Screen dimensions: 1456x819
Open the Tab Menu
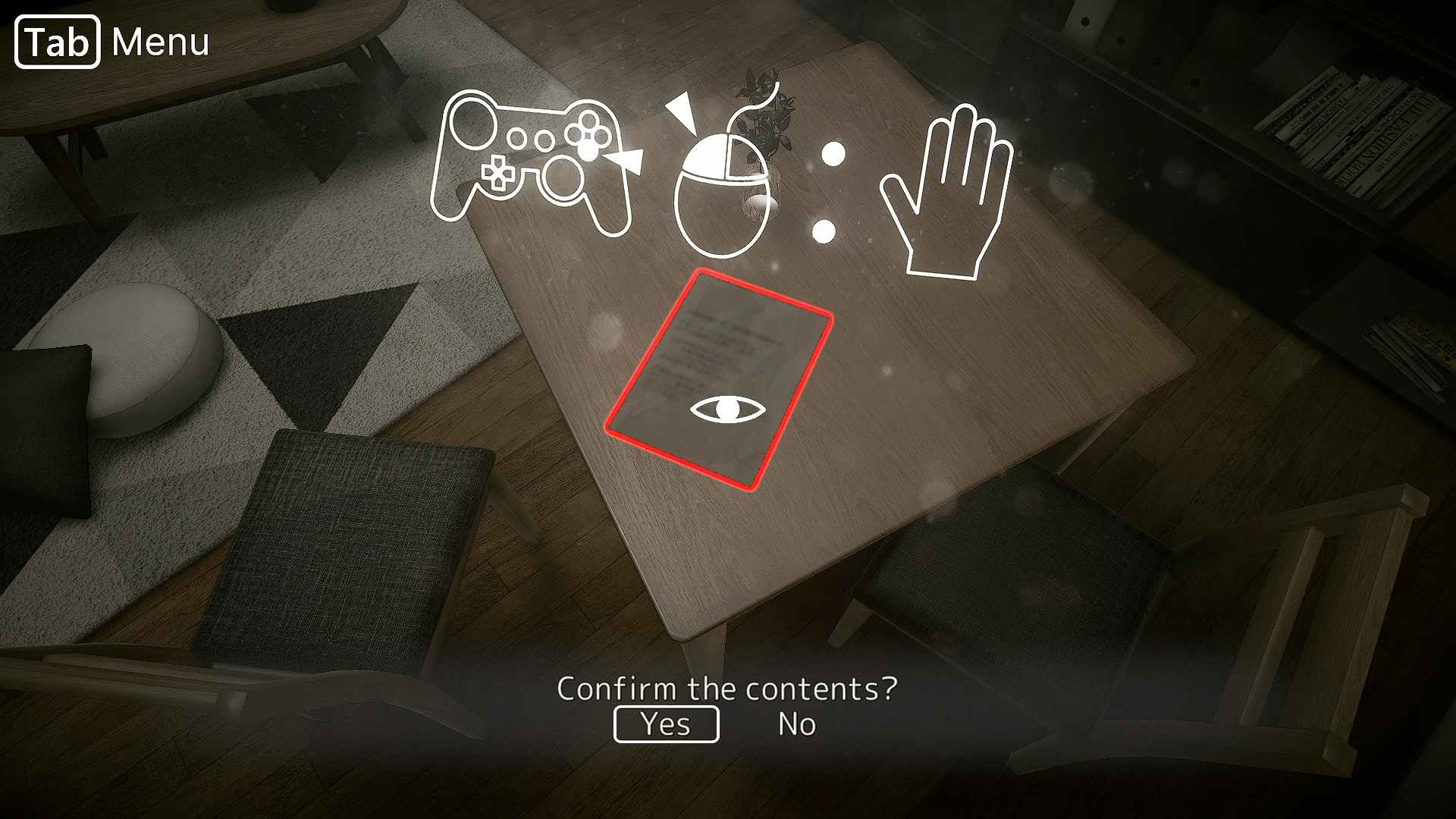(56, 41)
